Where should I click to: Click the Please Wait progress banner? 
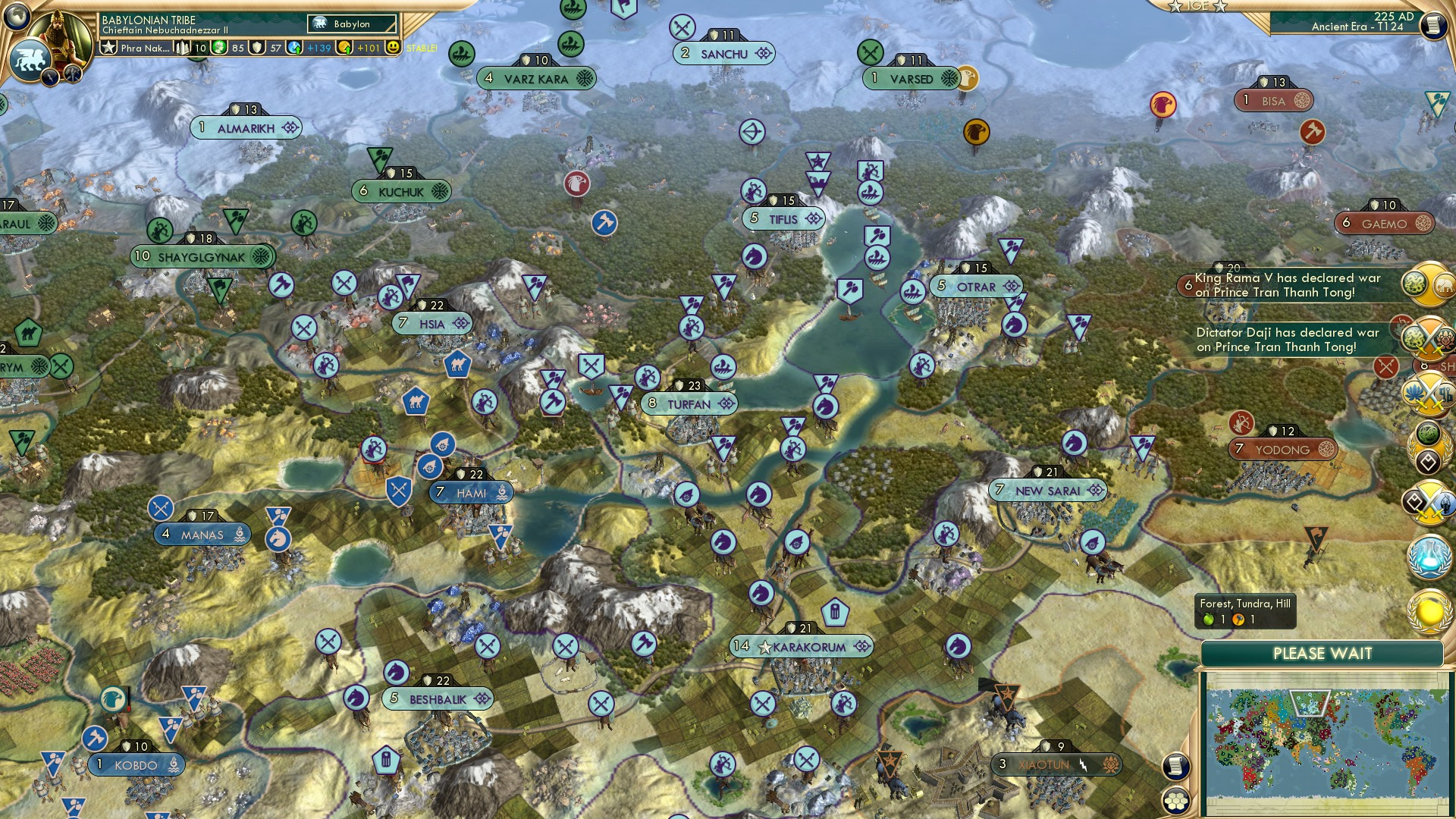pos(1323,652)
